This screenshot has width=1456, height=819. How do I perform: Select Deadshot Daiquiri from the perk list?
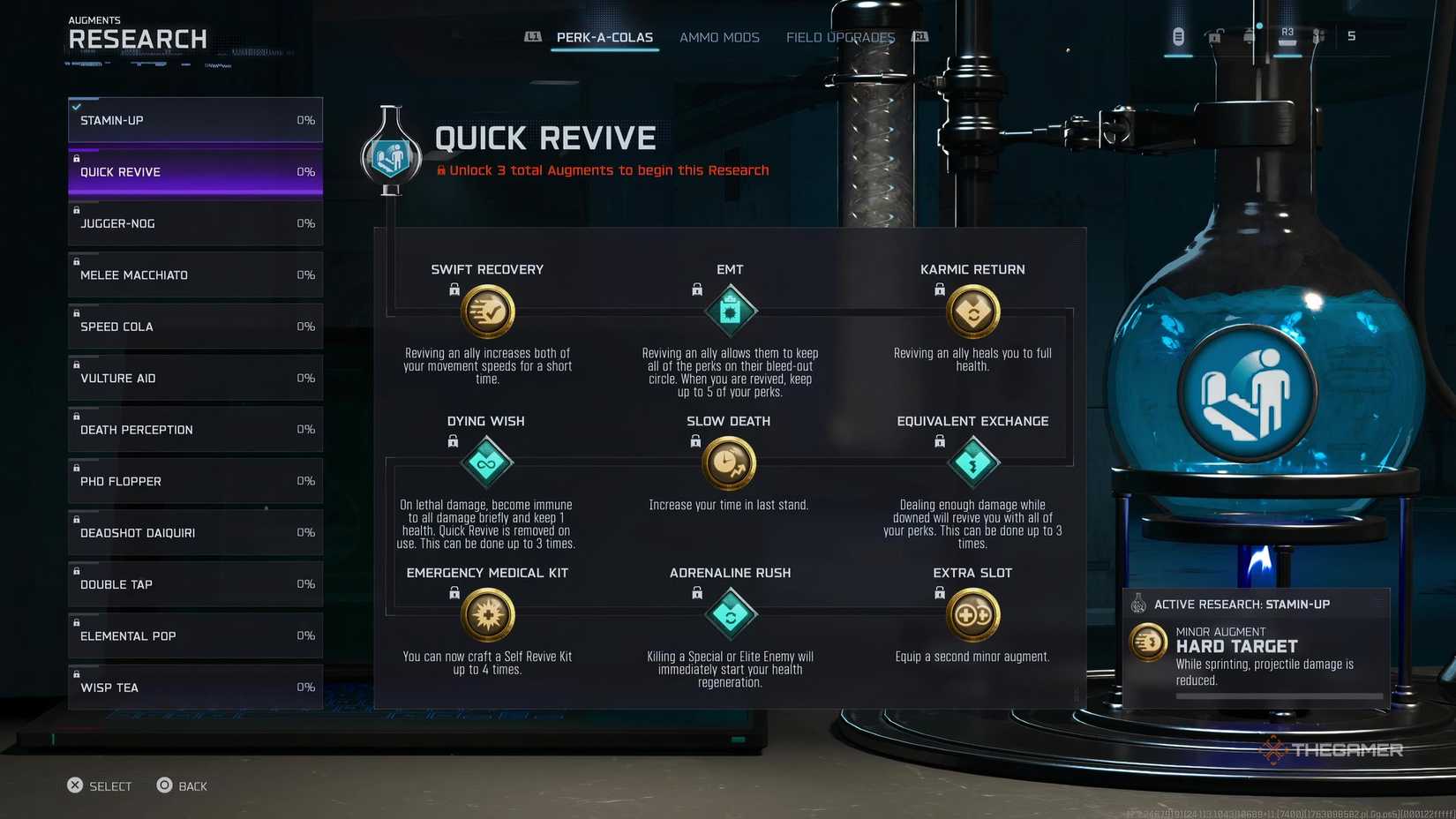(194, 532)
